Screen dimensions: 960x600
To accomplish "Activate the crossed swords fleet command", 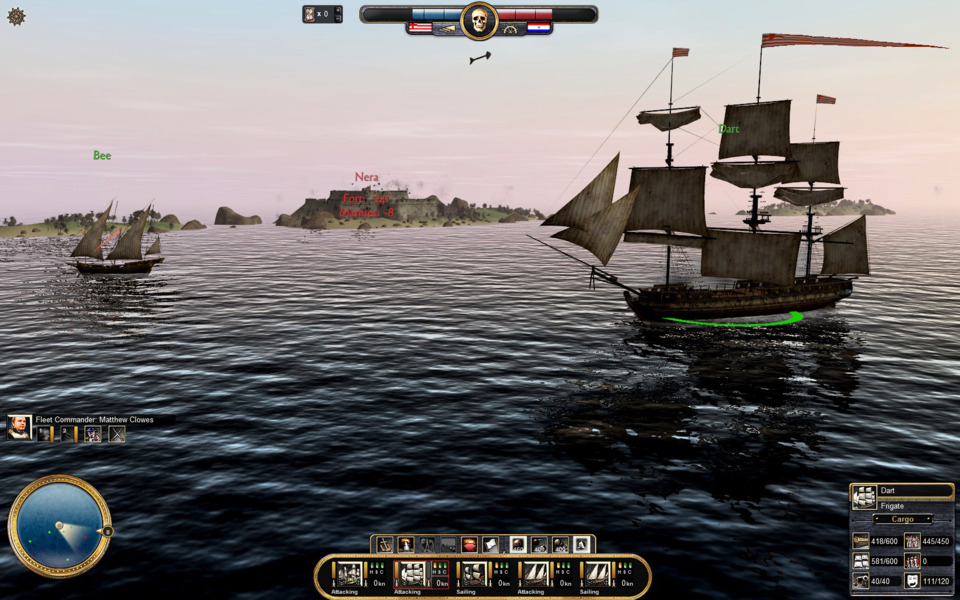I will (x=117, y=434).
